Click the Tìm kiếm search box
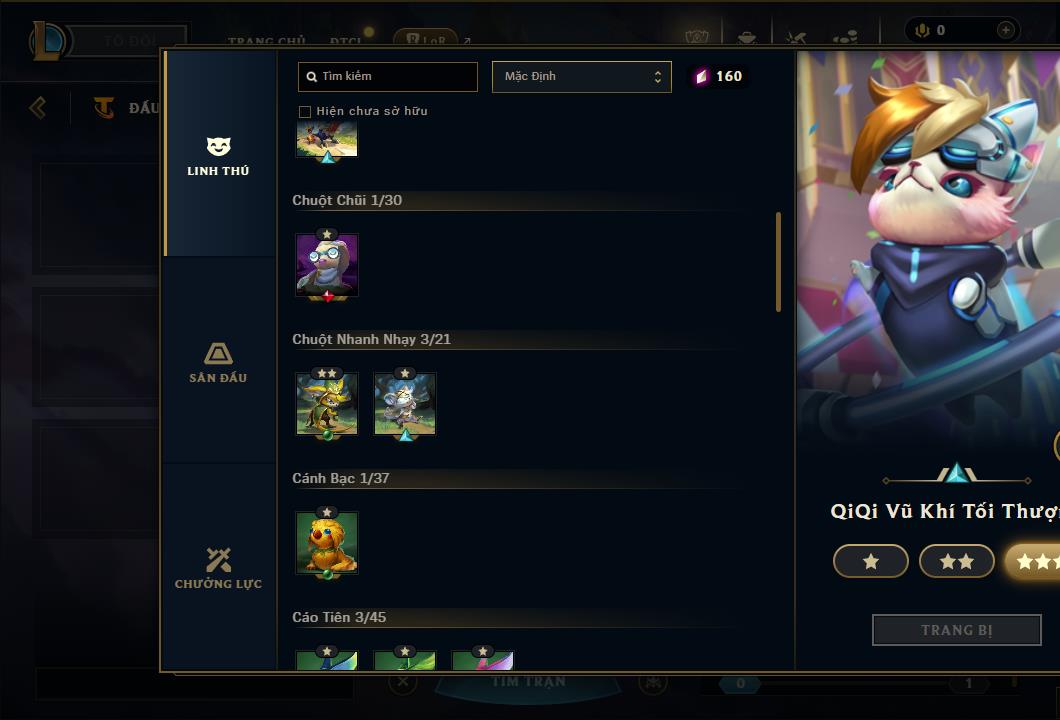 click(x=388, y=77)
